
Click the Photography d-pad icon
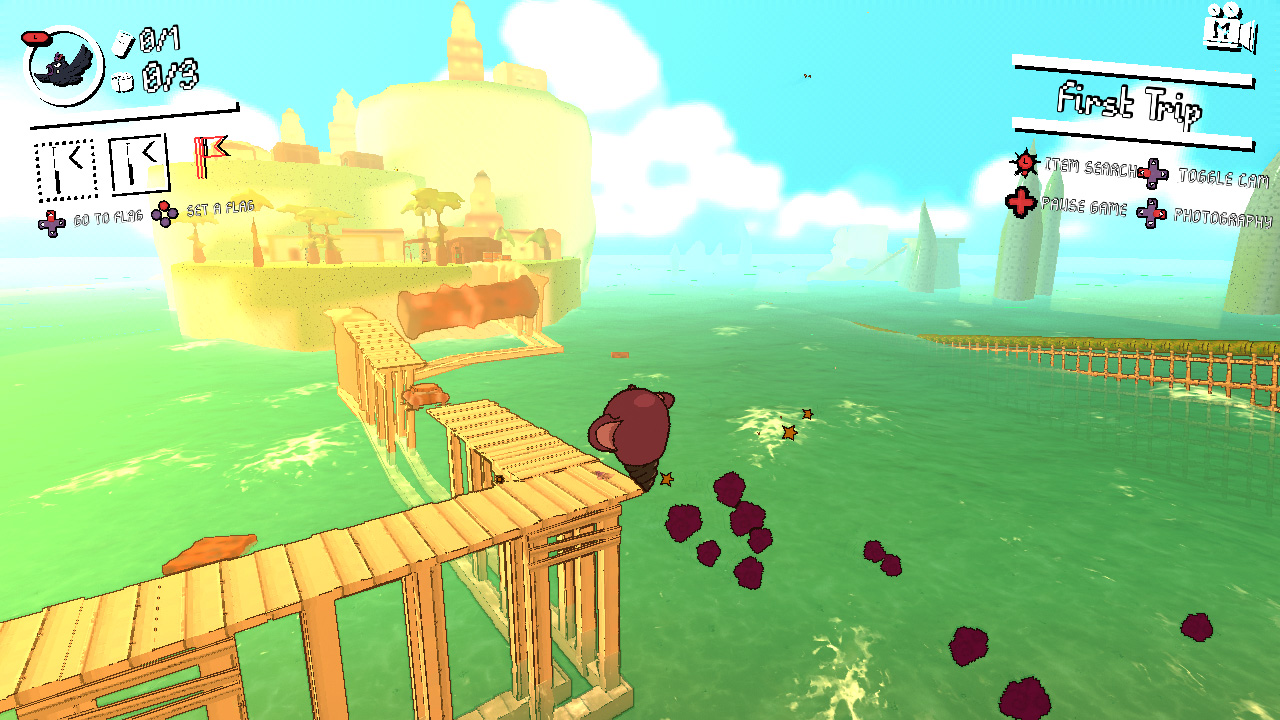(x=1150, y=211)
